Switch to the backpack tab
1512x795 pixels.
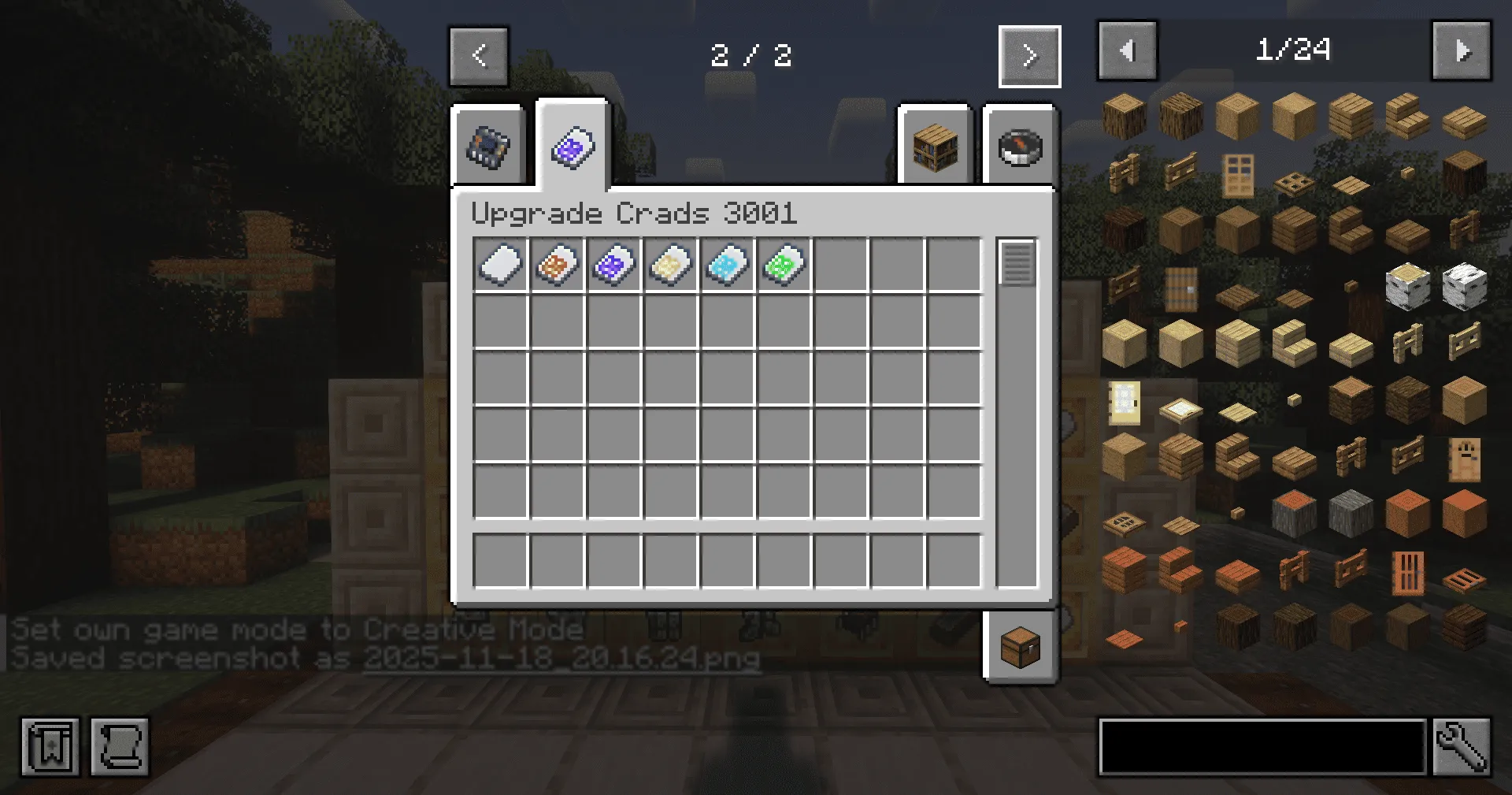pyautogui.click(x=488, y=146)
